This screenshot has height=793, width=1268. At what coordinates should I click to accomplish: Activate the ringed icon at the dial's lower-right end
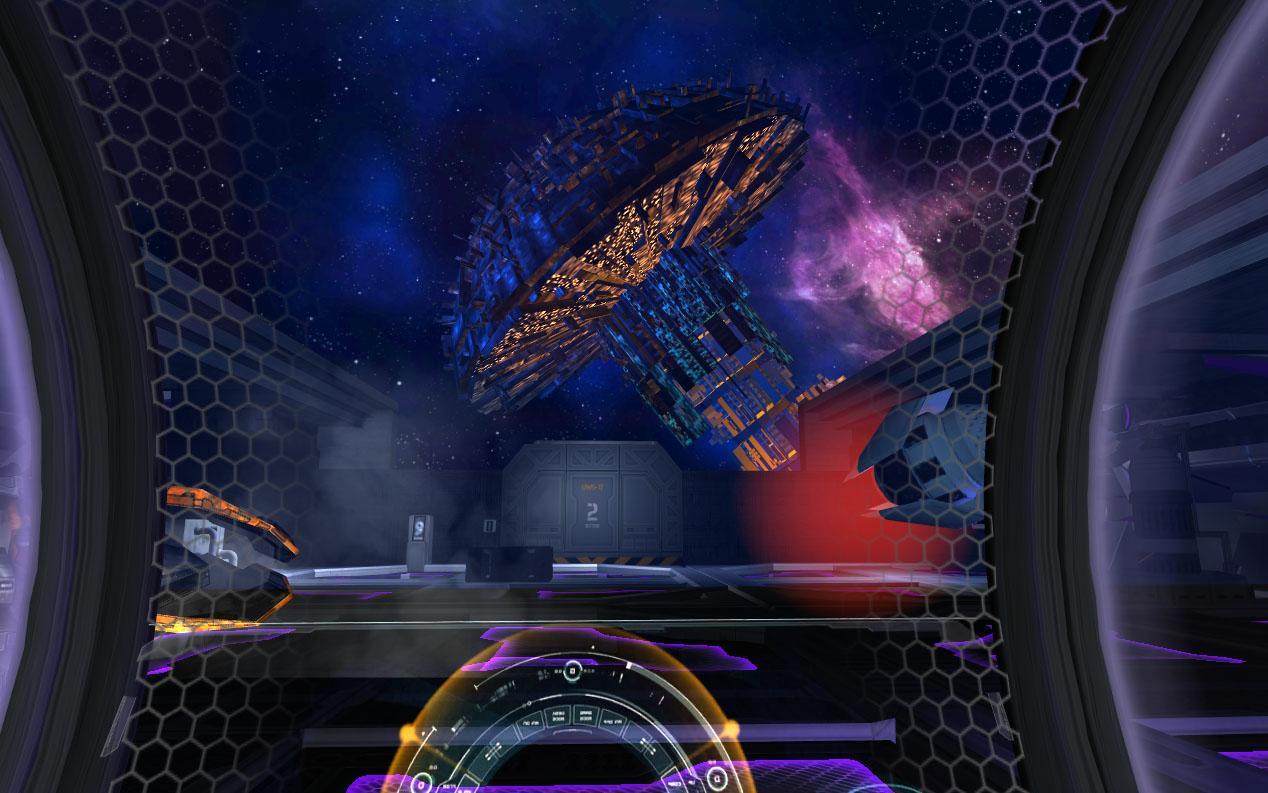(716, 778)
